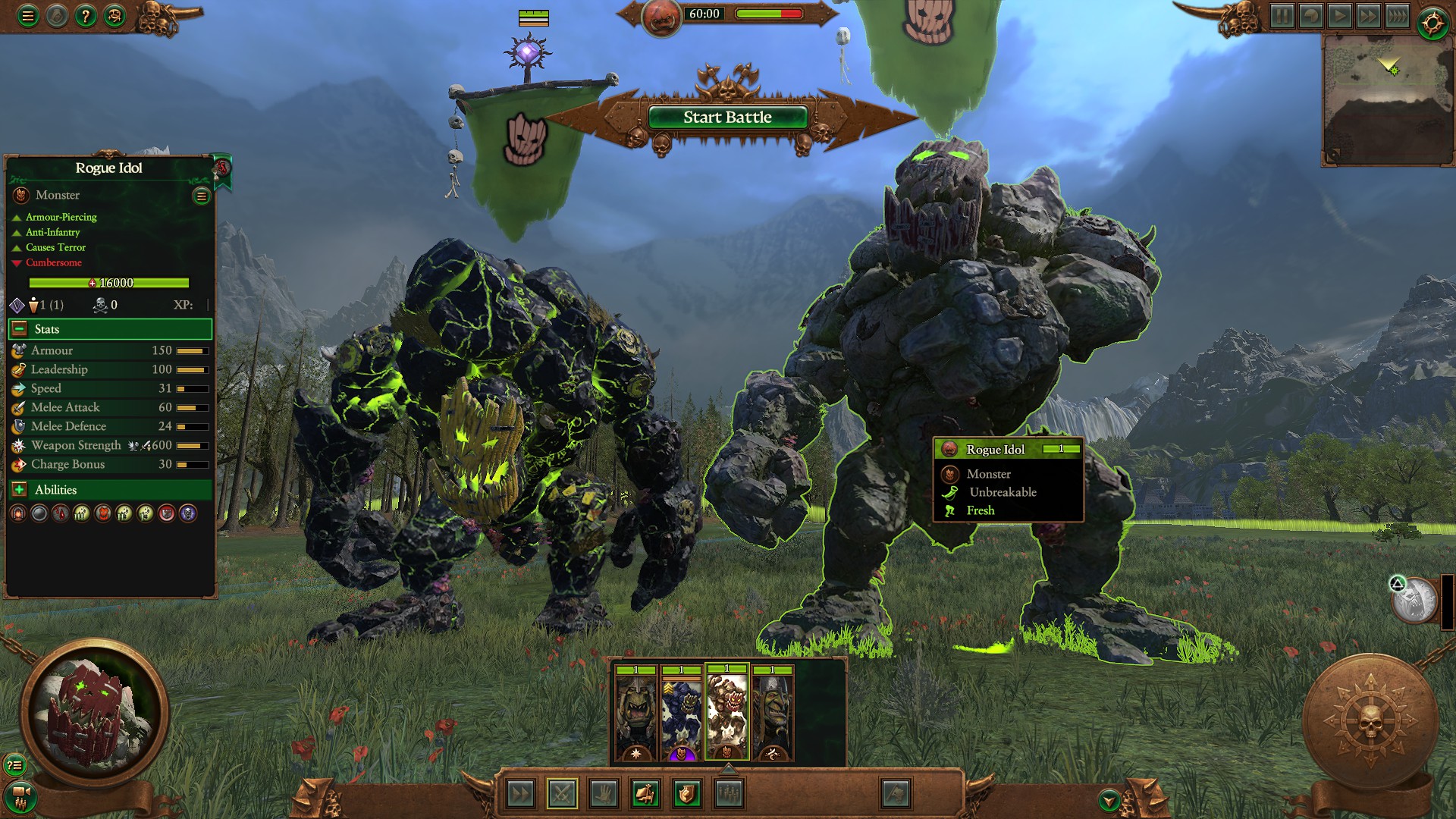Viewport: 1456px width, 819px height.
Task: Expand the Abilities section plus icon
Action: coord(18,490)
